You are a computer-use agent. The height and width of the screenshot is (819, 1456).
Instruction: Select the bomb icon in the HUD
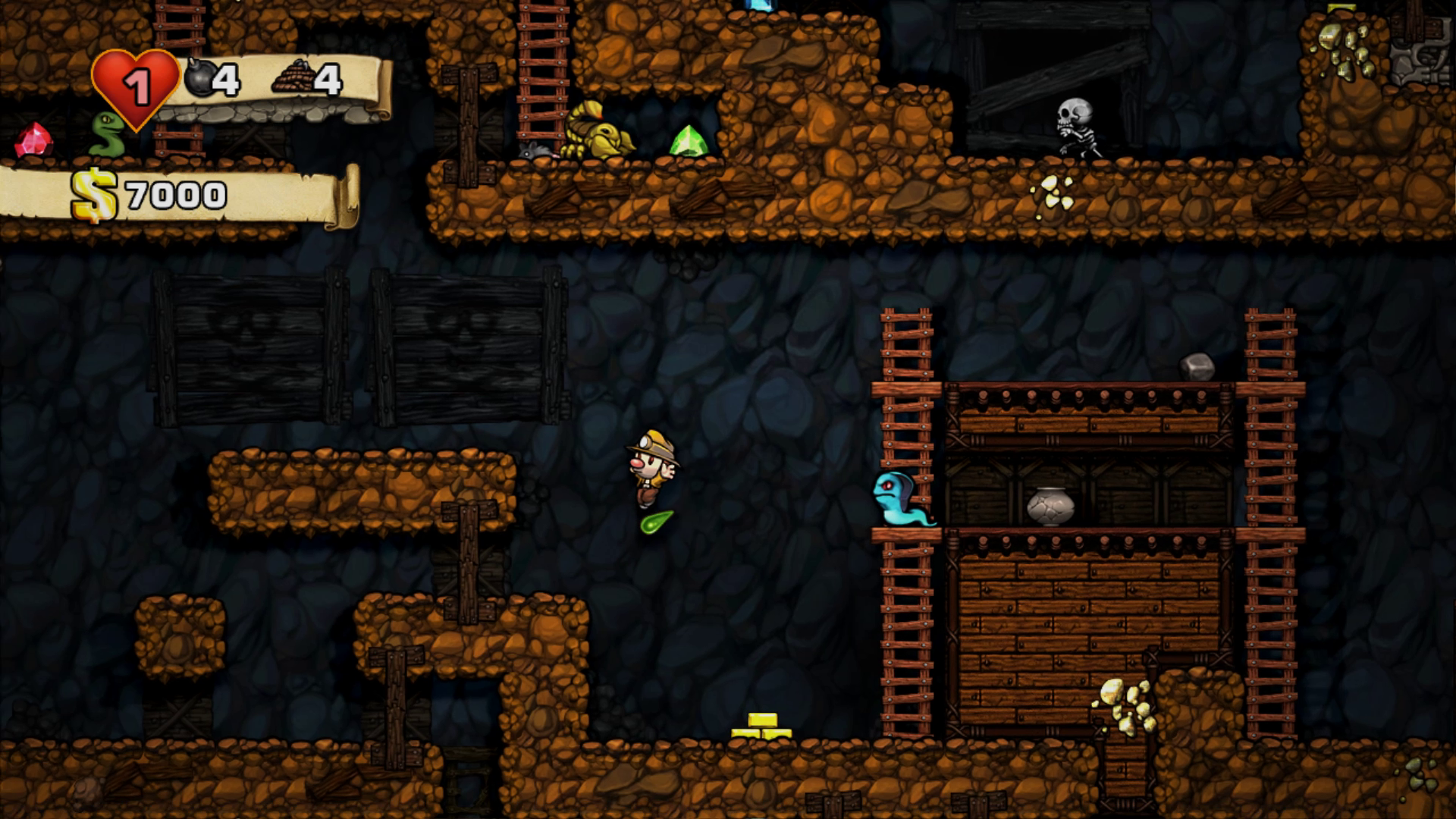199,77
